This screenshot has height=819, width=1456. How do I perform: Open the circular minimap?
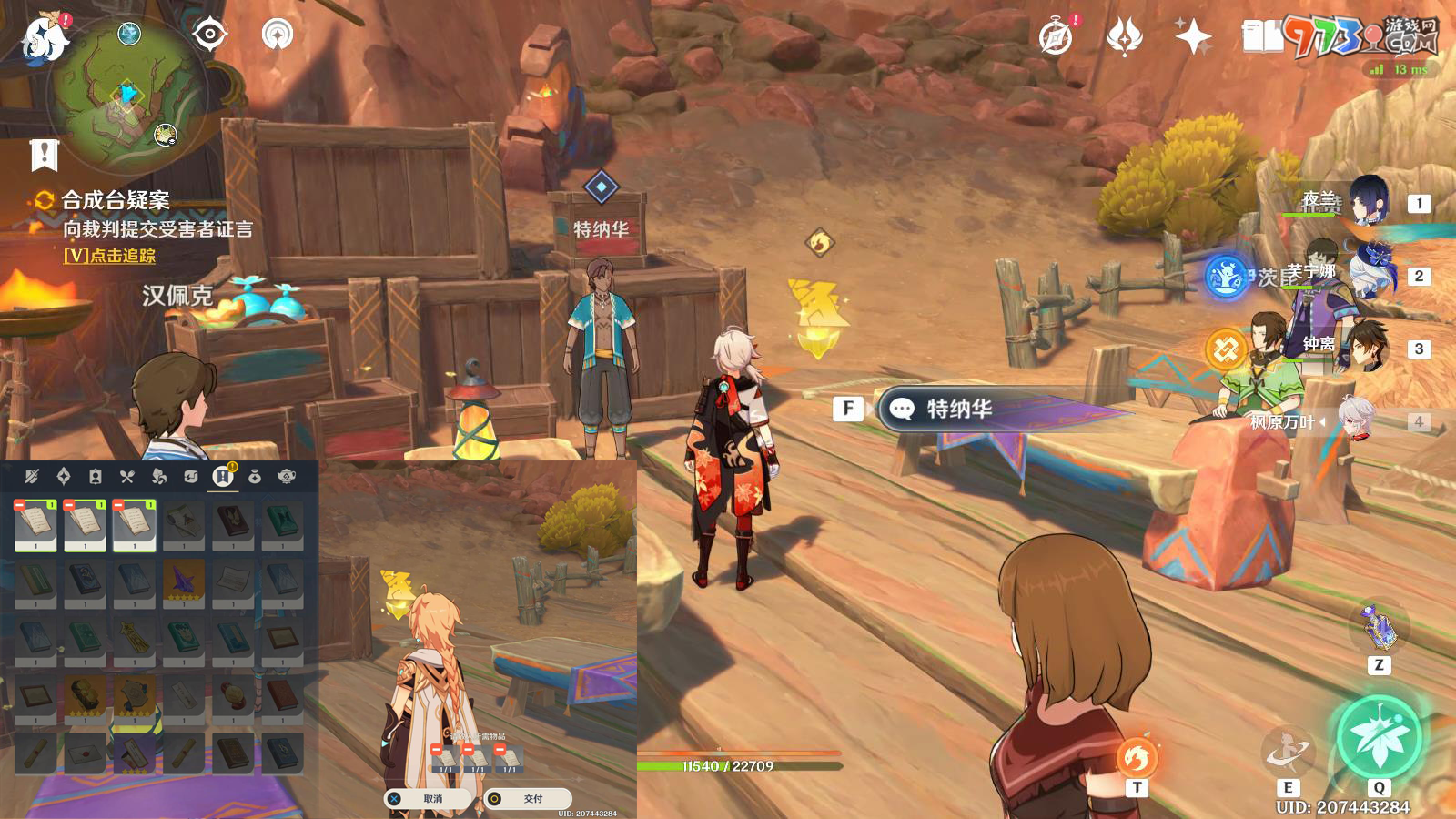(127, 93)
